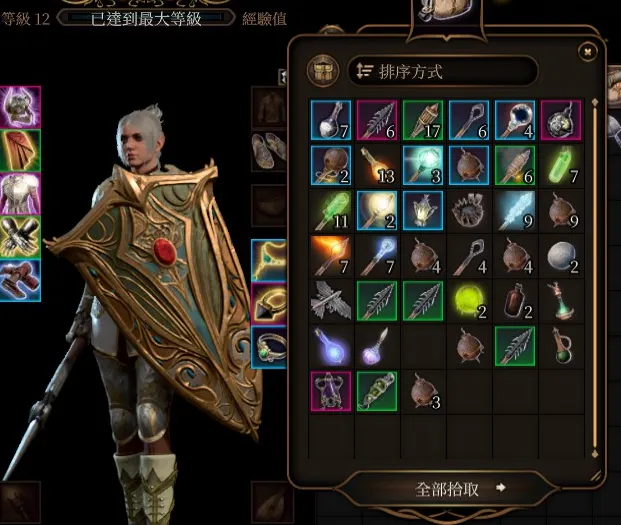Screen dimensions: 621x525
Task: Select the equipped gloves slot
Action: tap(20, 235)
